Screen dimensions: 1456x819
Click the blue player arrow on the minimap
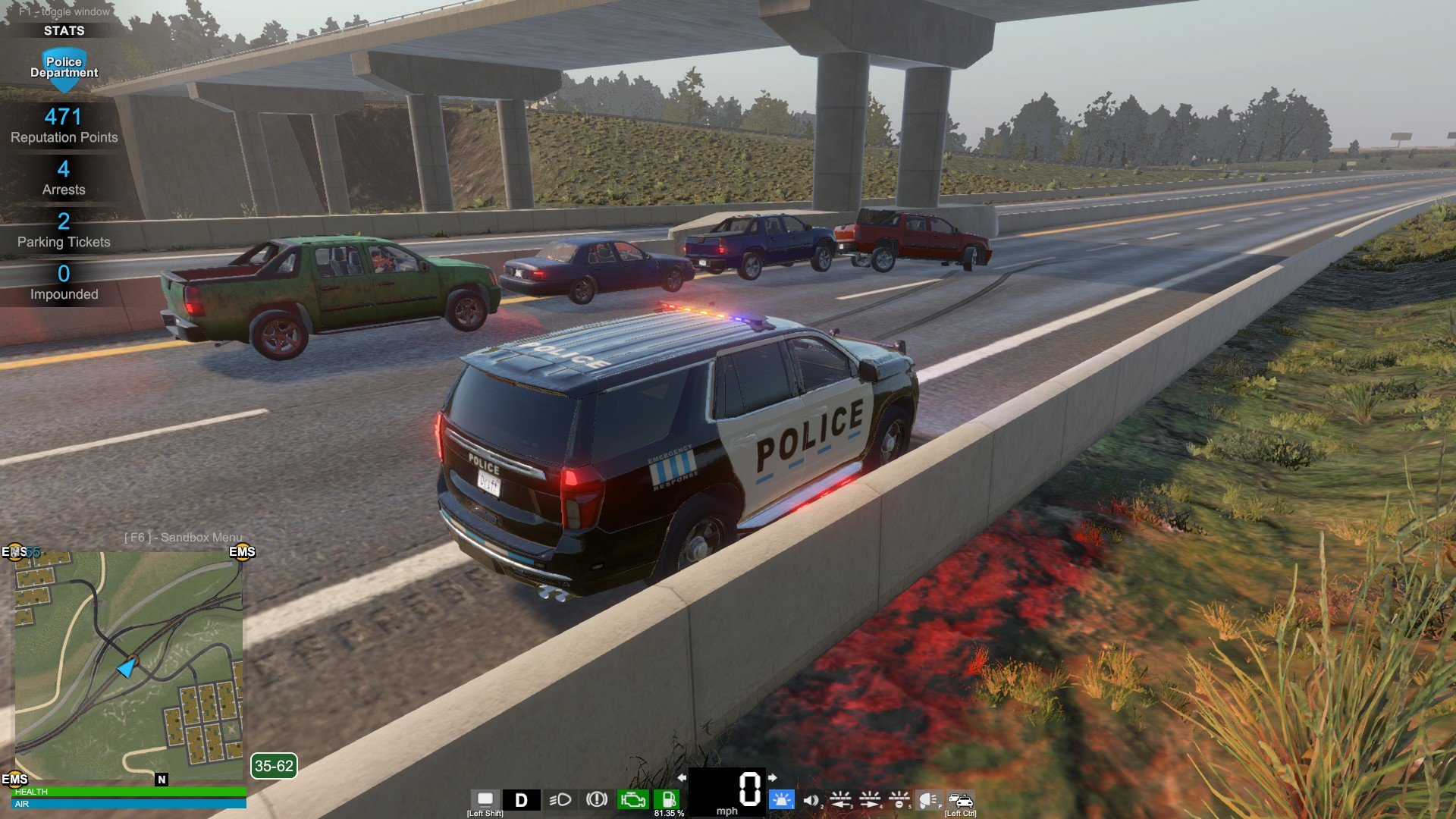tap(127, 668)
